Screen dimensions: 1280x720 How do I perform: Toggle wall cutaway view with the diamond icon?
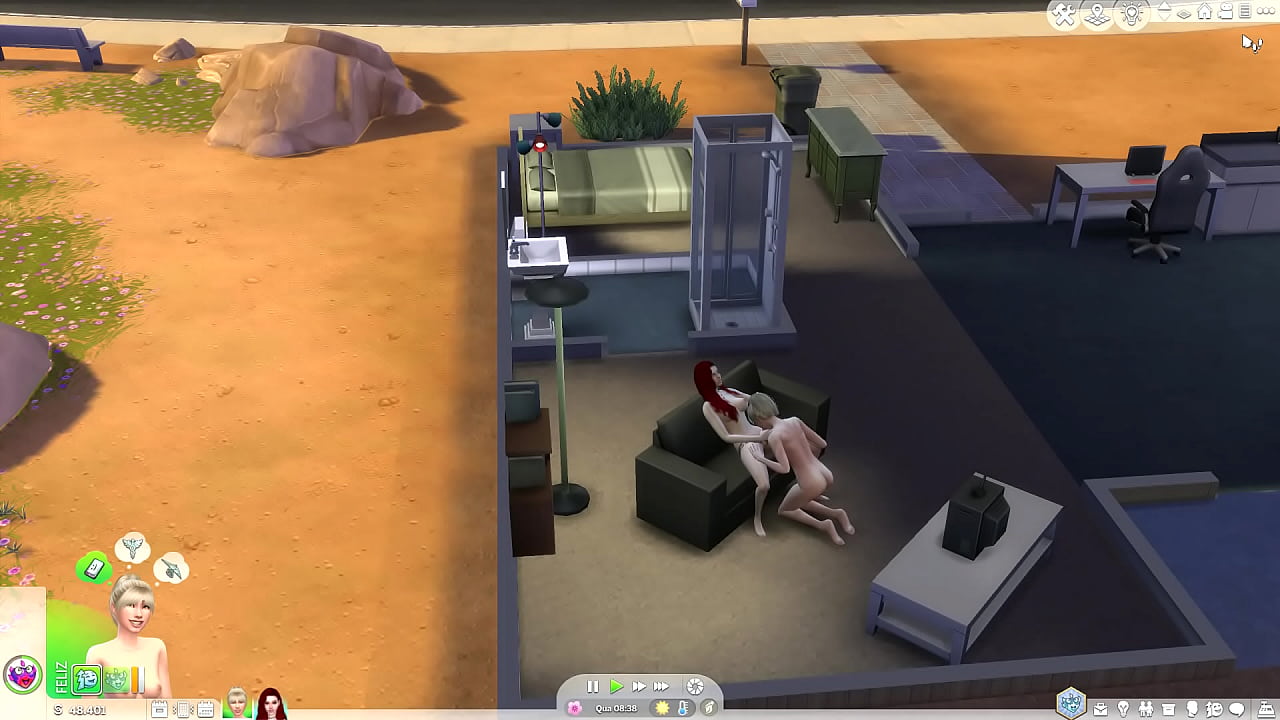click(1184, 14)
